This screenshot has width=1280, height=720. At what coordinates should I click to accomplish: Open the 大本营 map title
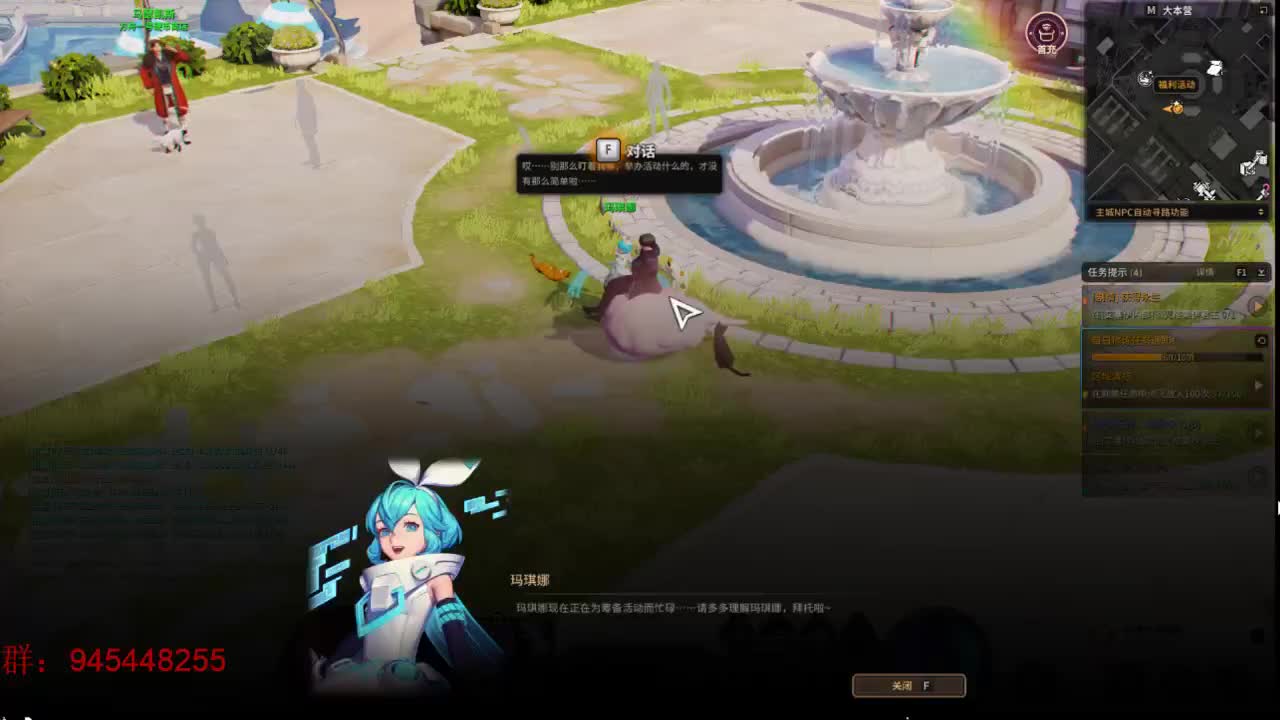point(1178,10)
